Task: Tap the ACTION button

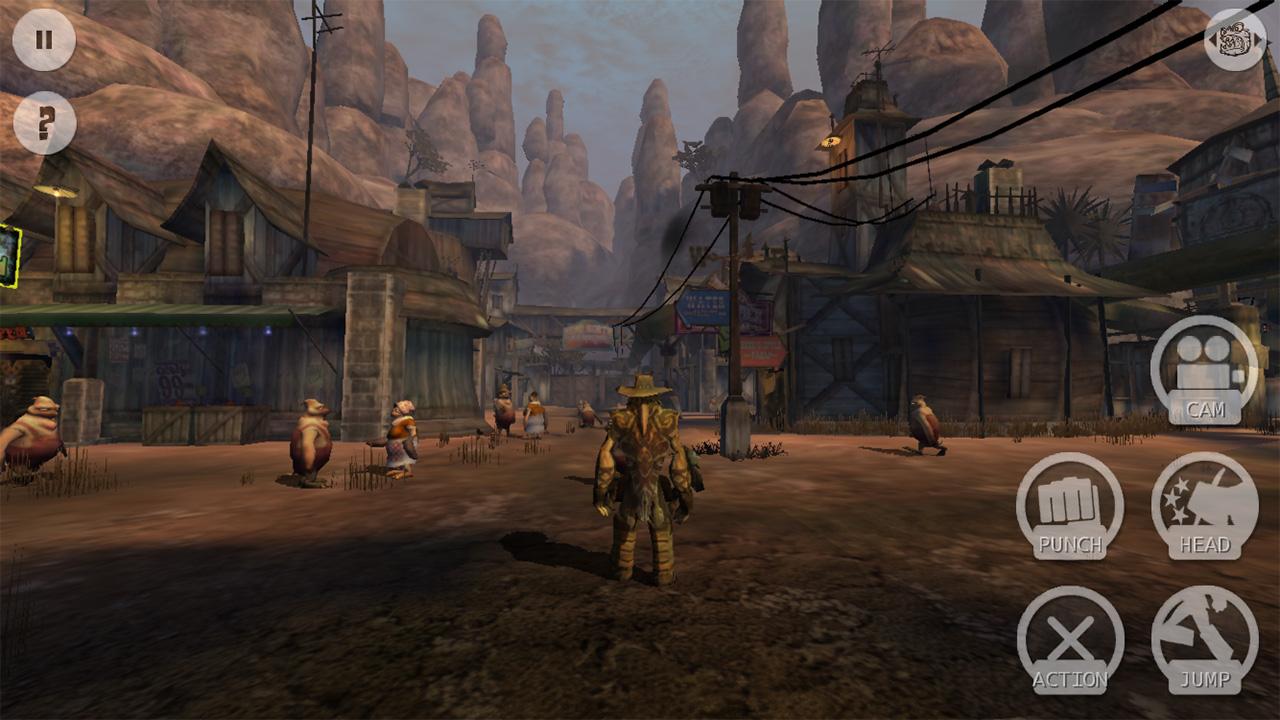Action: [x=1070, y=639]
